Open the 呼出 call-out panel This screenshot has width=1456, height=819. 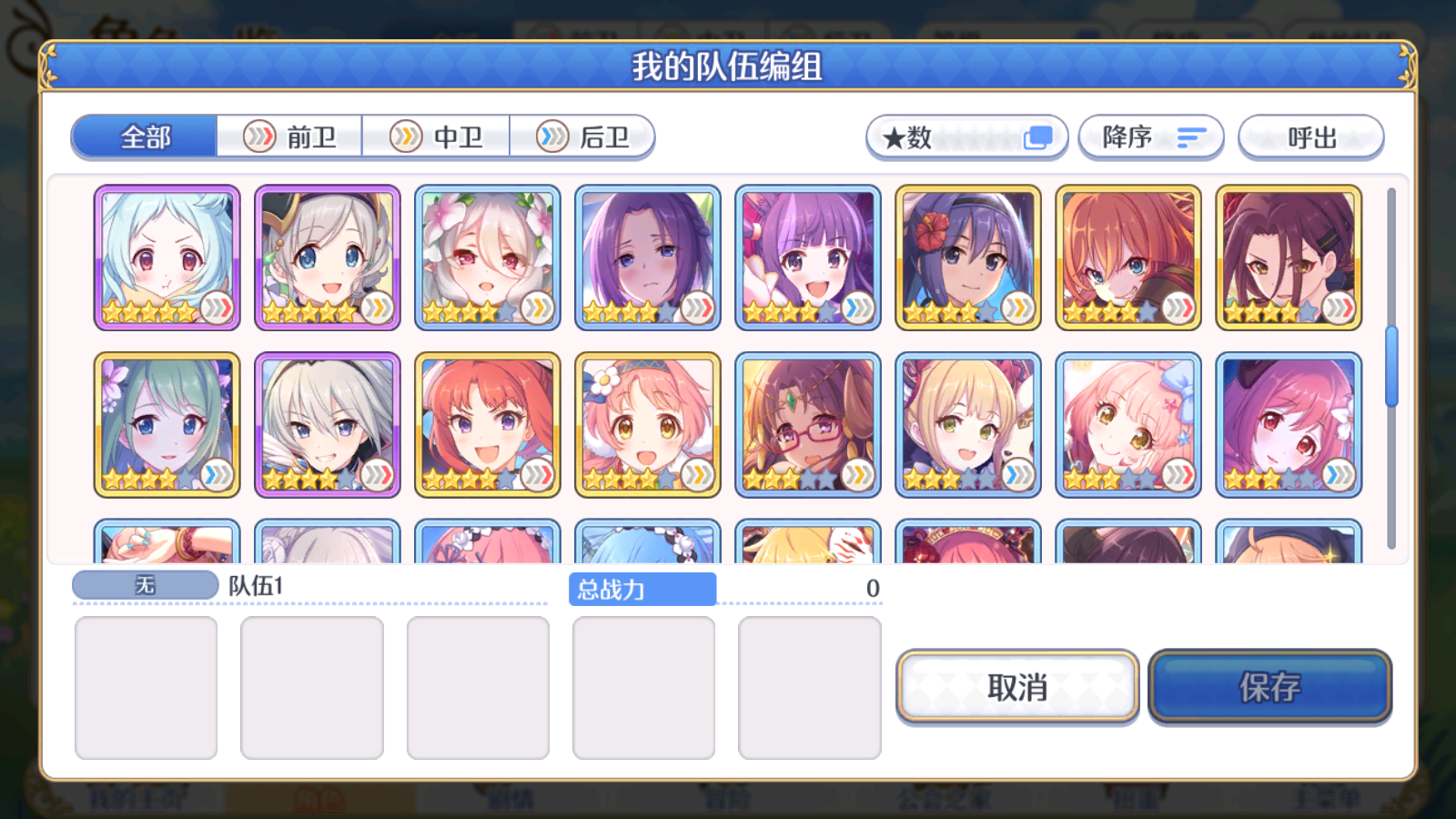(1311, 138)
